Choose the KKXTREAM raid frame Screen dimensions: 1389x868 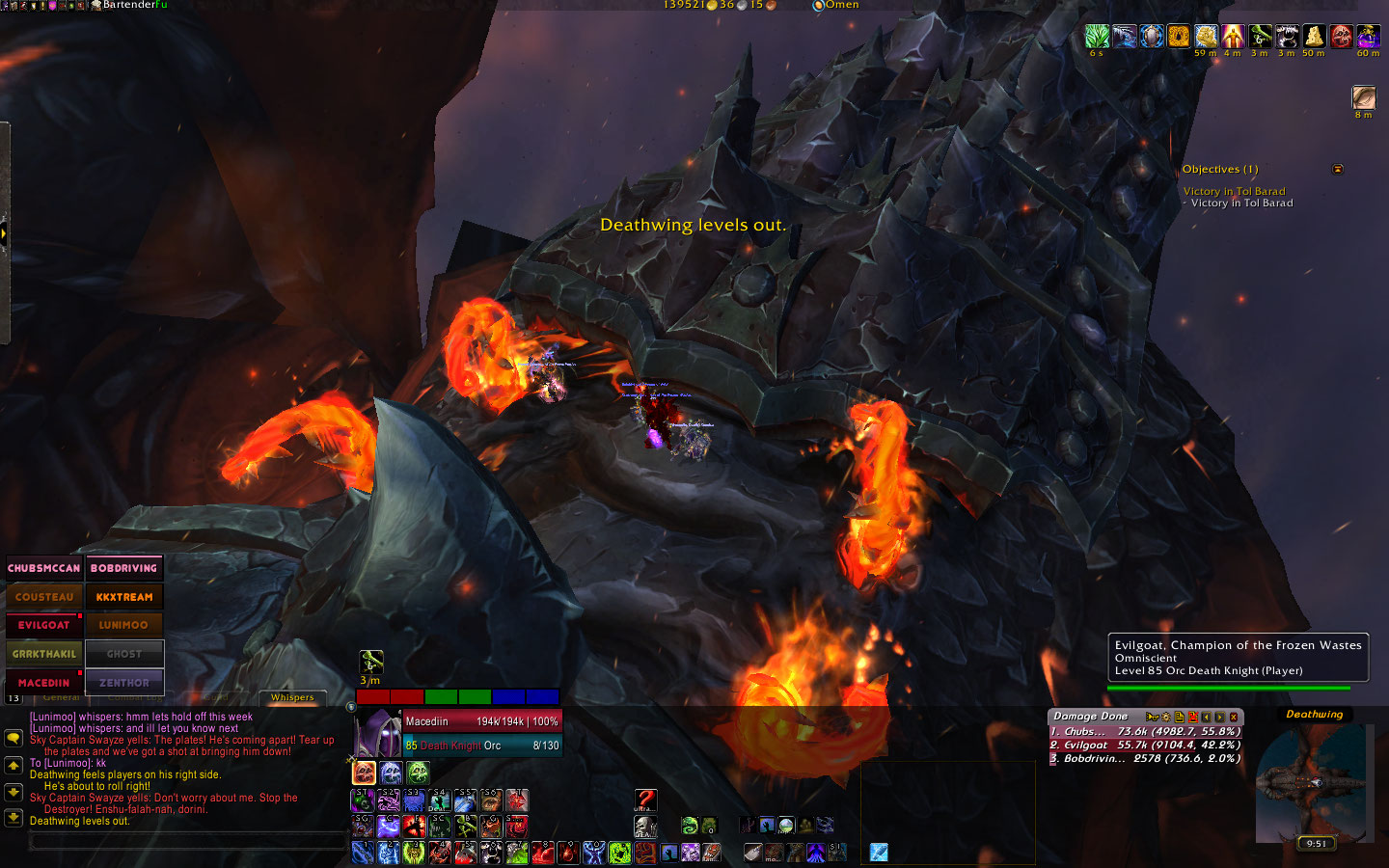tap(123, 597)
